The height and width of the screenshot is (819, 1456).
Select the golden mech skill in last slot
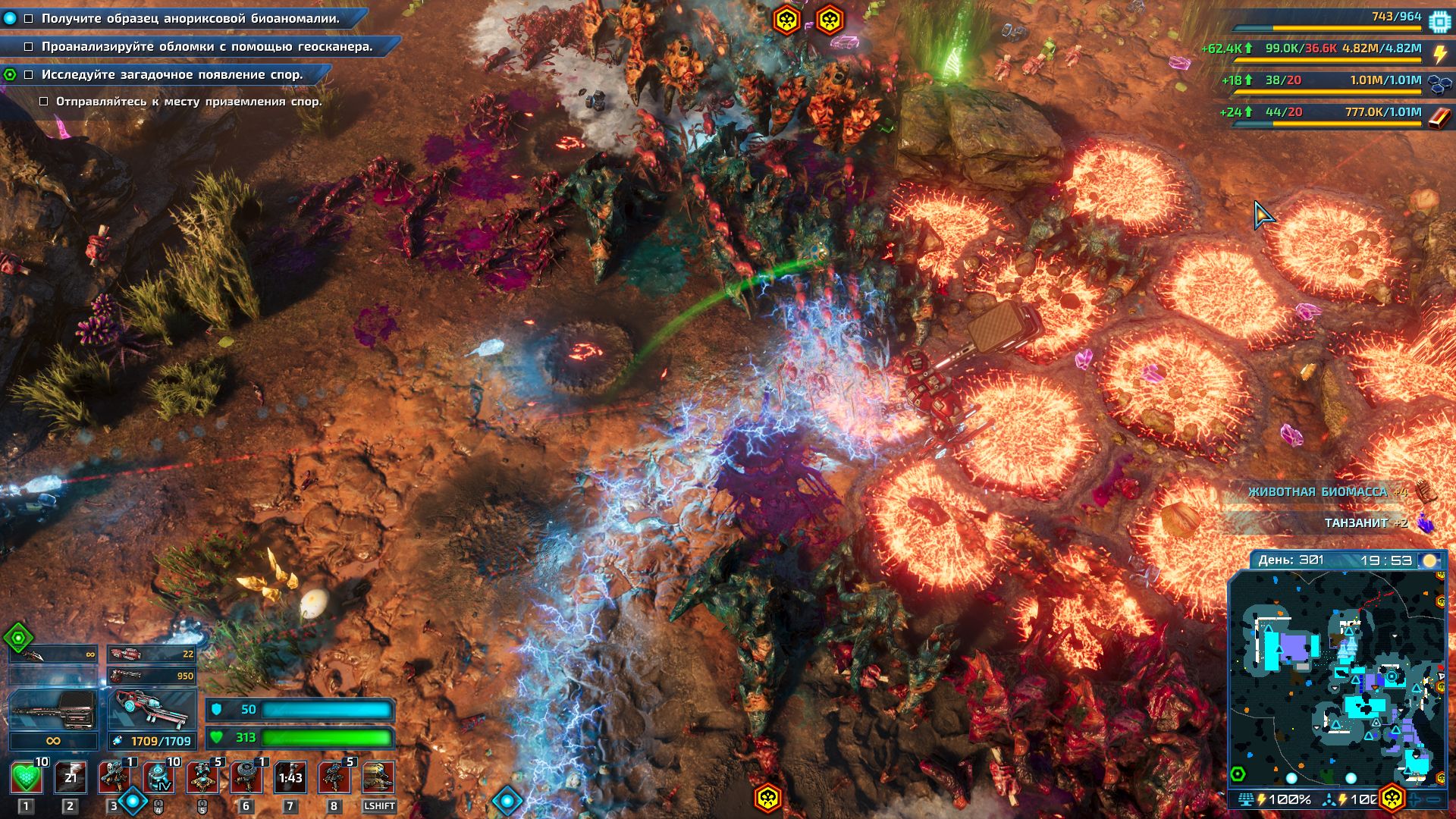click(x=378, y=778)
